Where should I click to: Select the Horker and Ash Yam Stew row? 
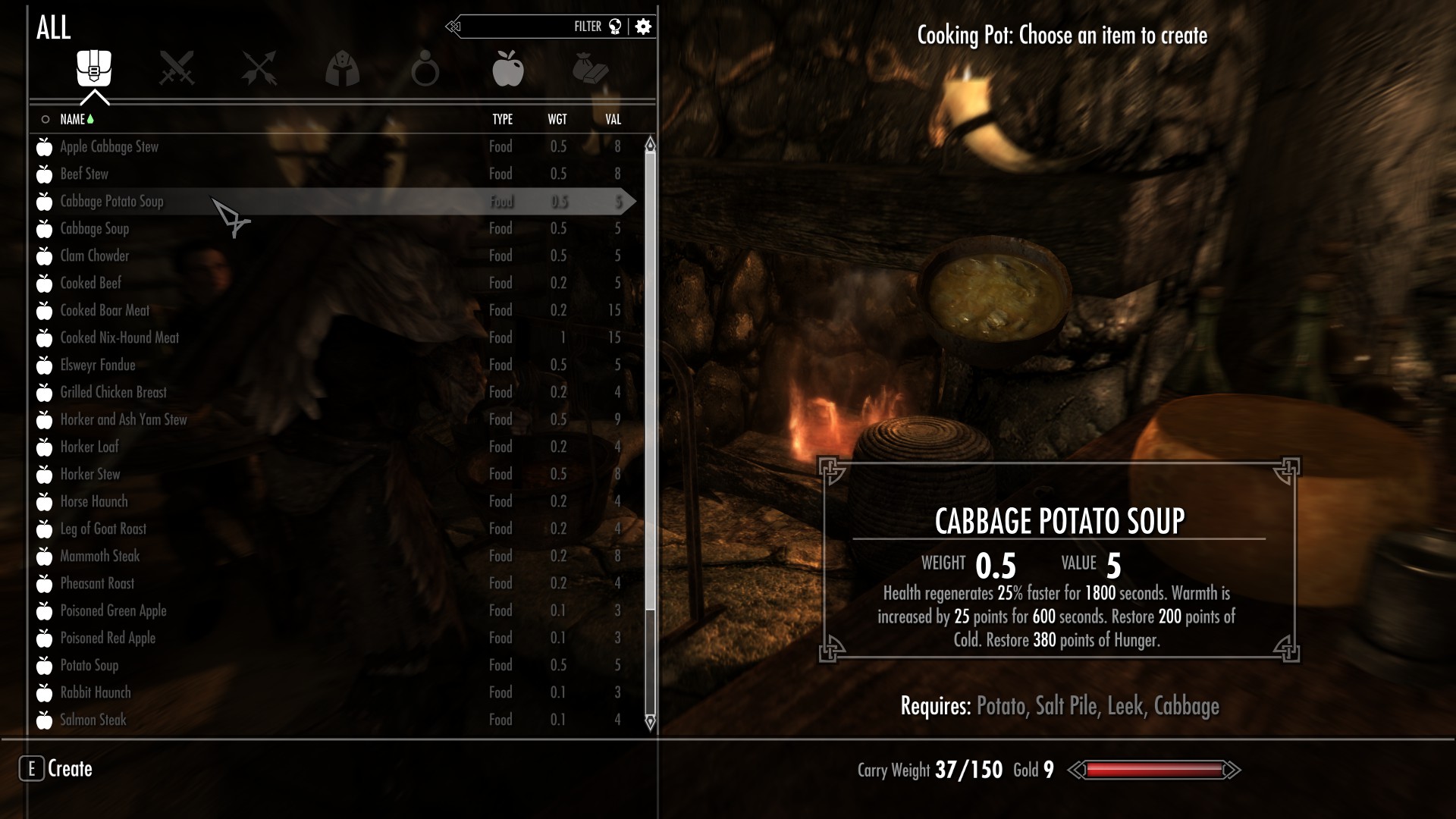click(x=124, y=419)
